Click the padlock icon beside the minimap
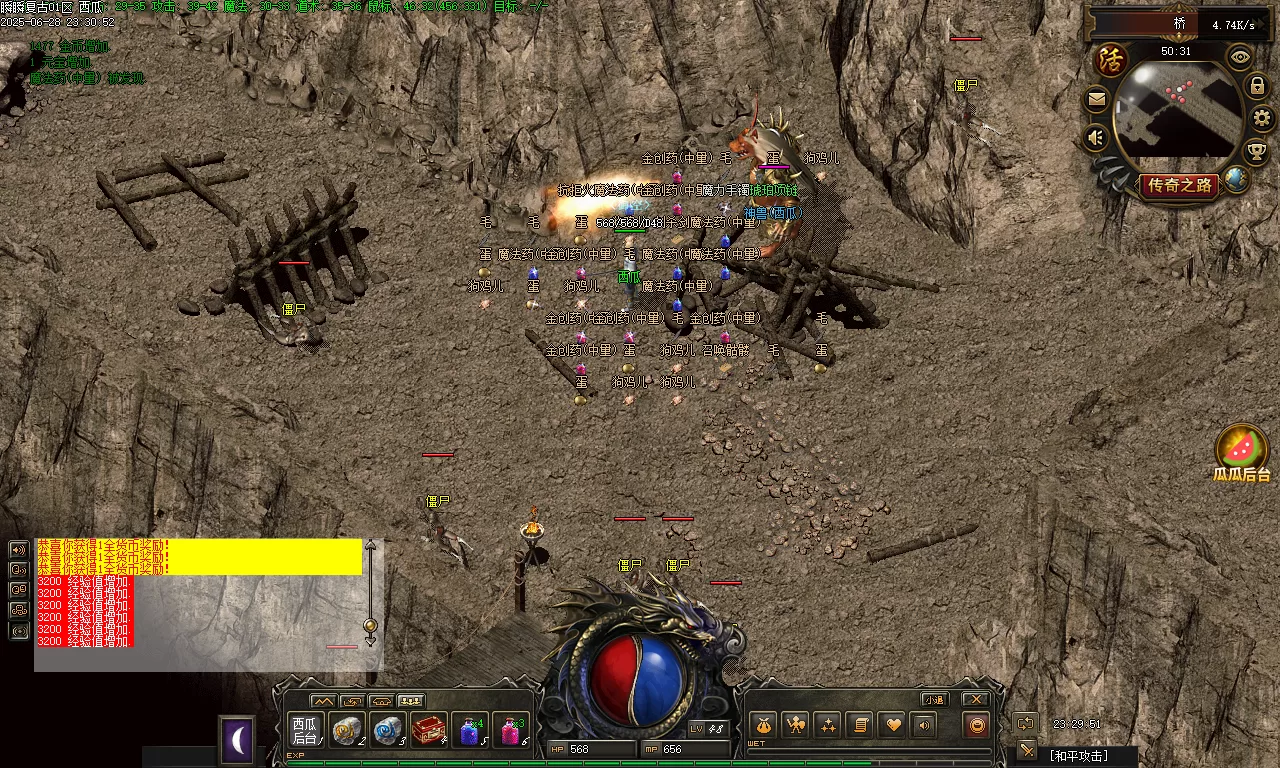 point(1258,87)
